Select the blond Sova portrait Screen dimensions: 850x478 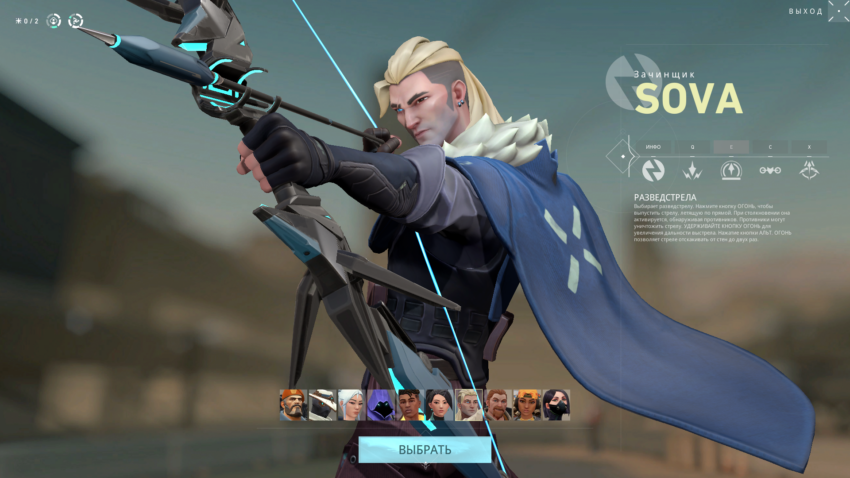tap(468, 405)
